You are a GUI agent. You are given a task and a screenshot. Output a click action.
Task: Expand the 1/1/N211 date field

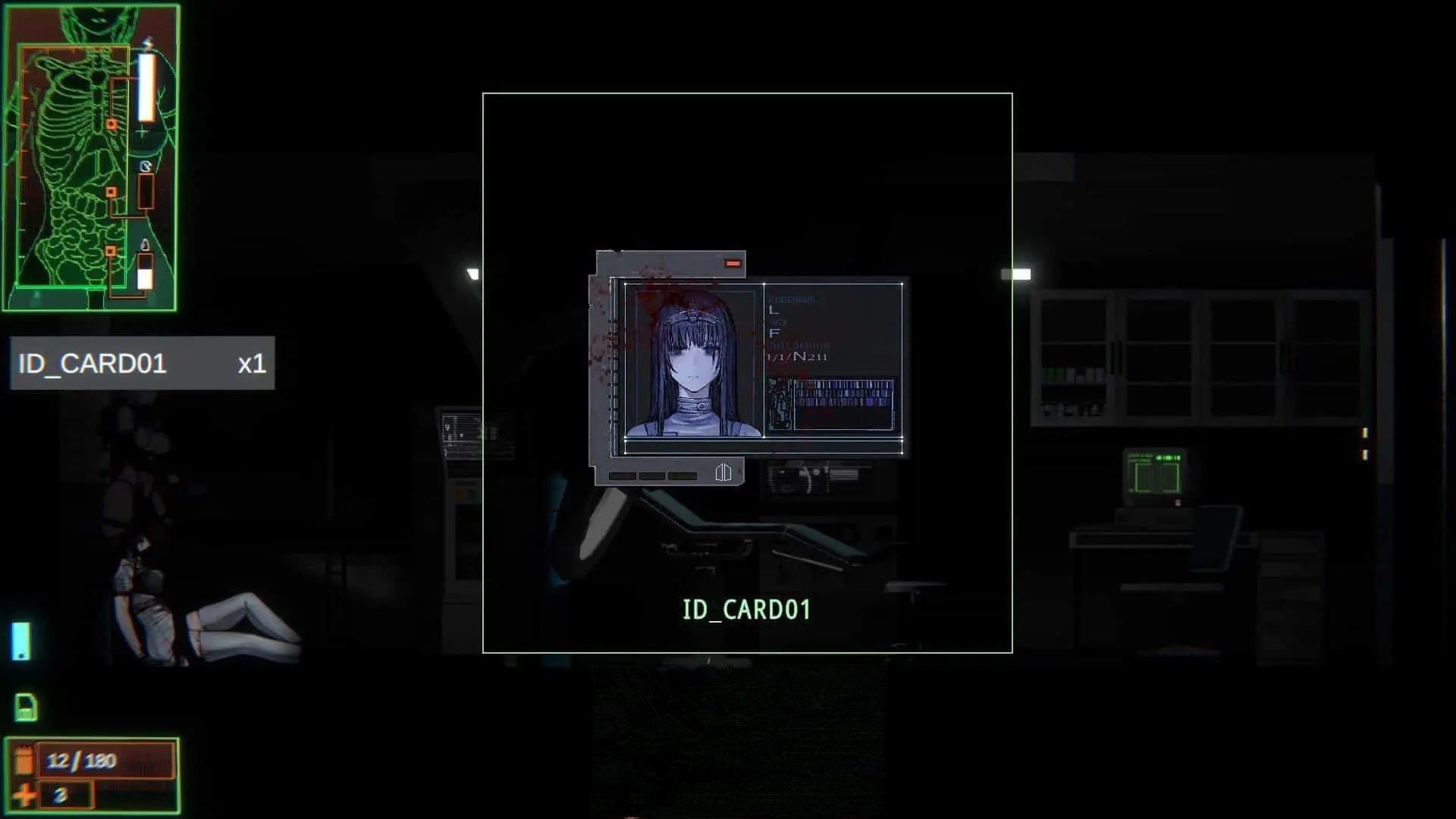click(797, 356)
